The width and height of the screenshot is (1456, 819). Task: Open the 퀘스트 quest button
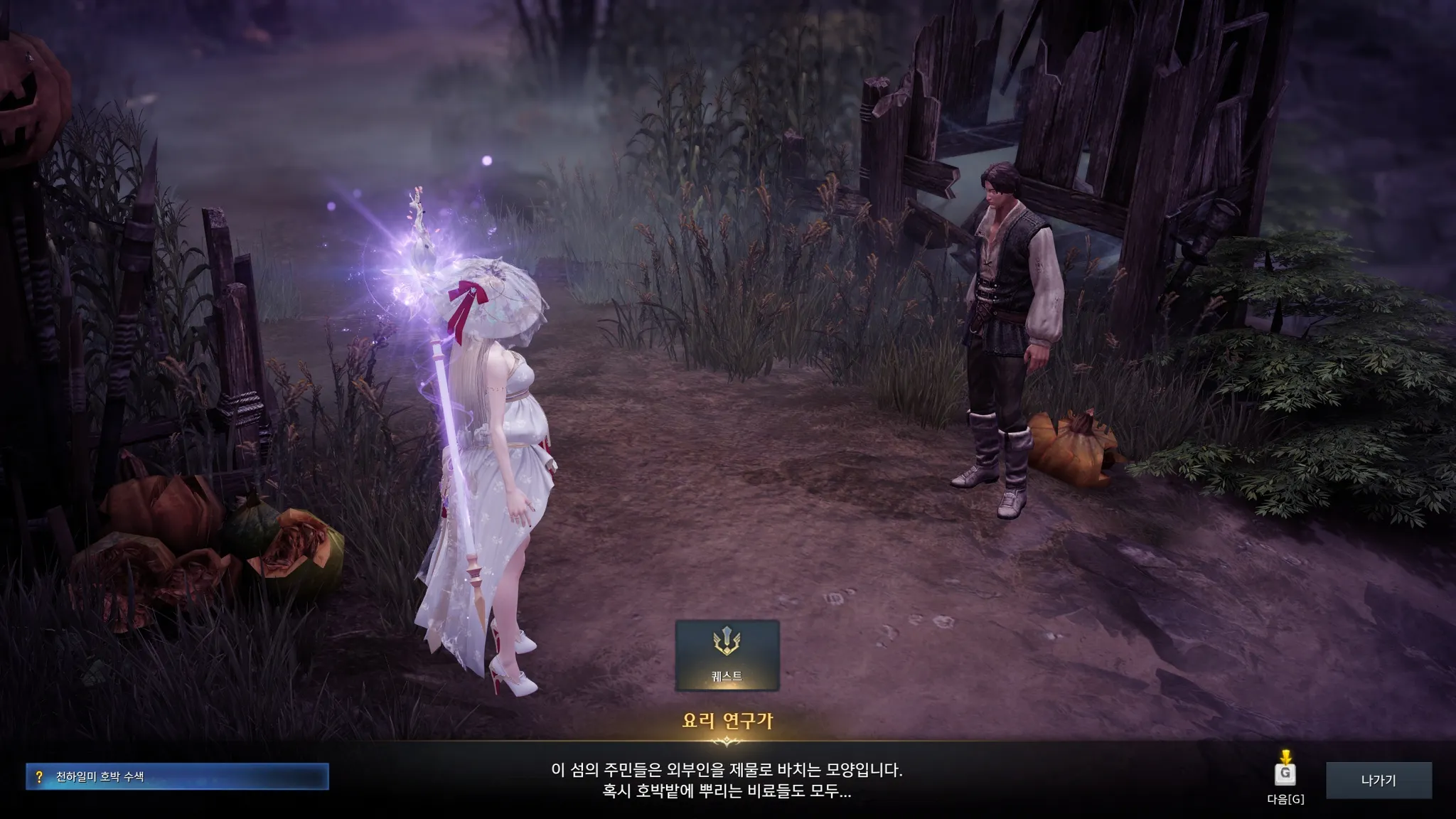point(727,655)
